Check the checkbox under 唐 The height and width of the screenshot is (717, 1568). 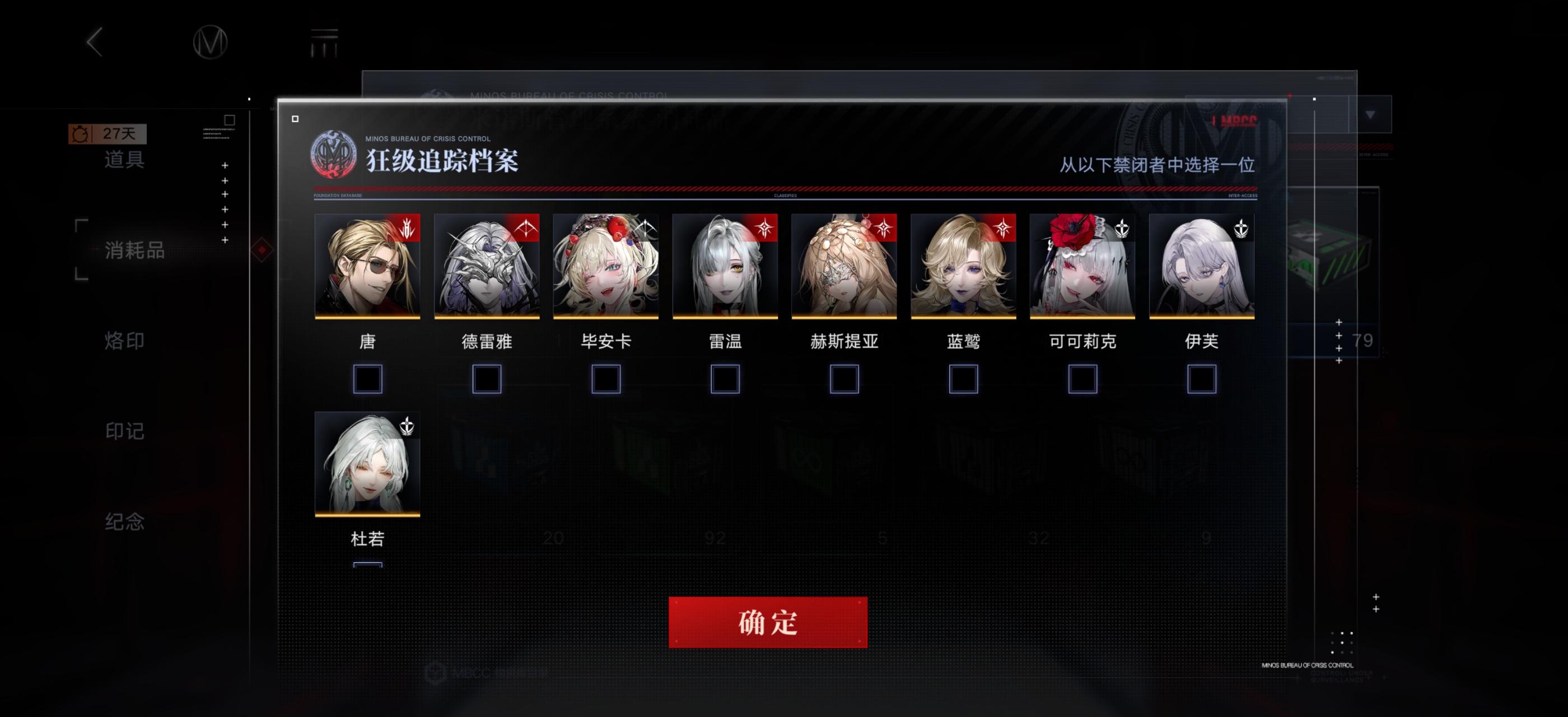pos(368,380)
